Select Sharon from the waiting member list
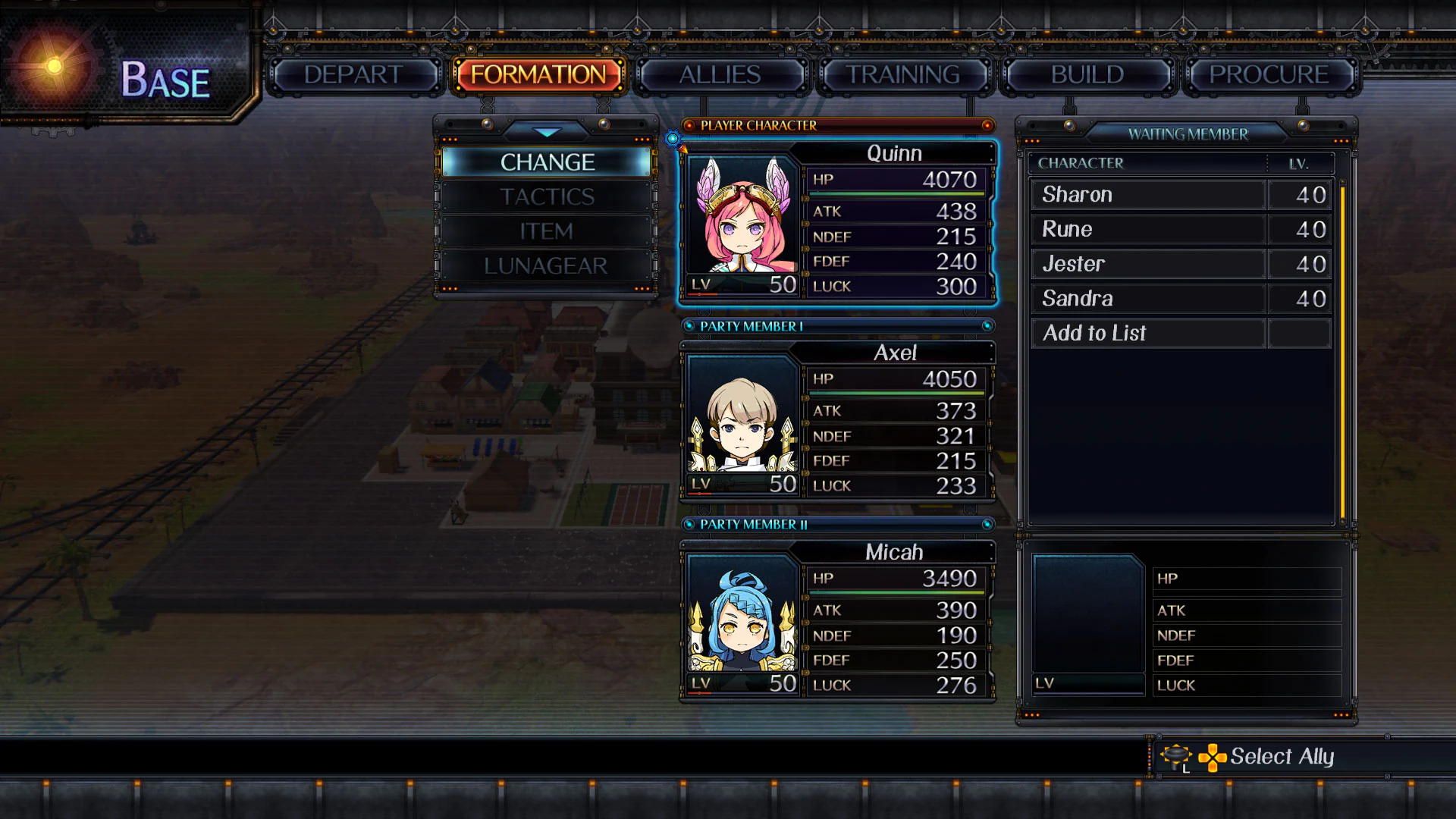Screen dimensions: 1456x819 click(1077, 194)
